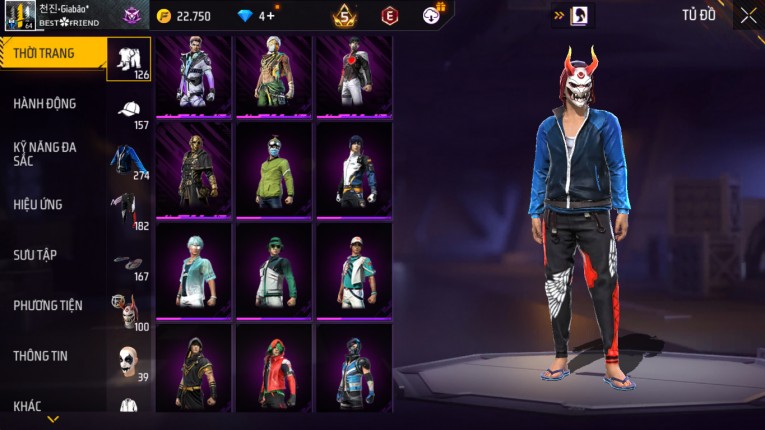Viewport: 765px width, 430px height.
Task: Pick the blue jacket subcategory showing 274
Action: click(128, 161)
